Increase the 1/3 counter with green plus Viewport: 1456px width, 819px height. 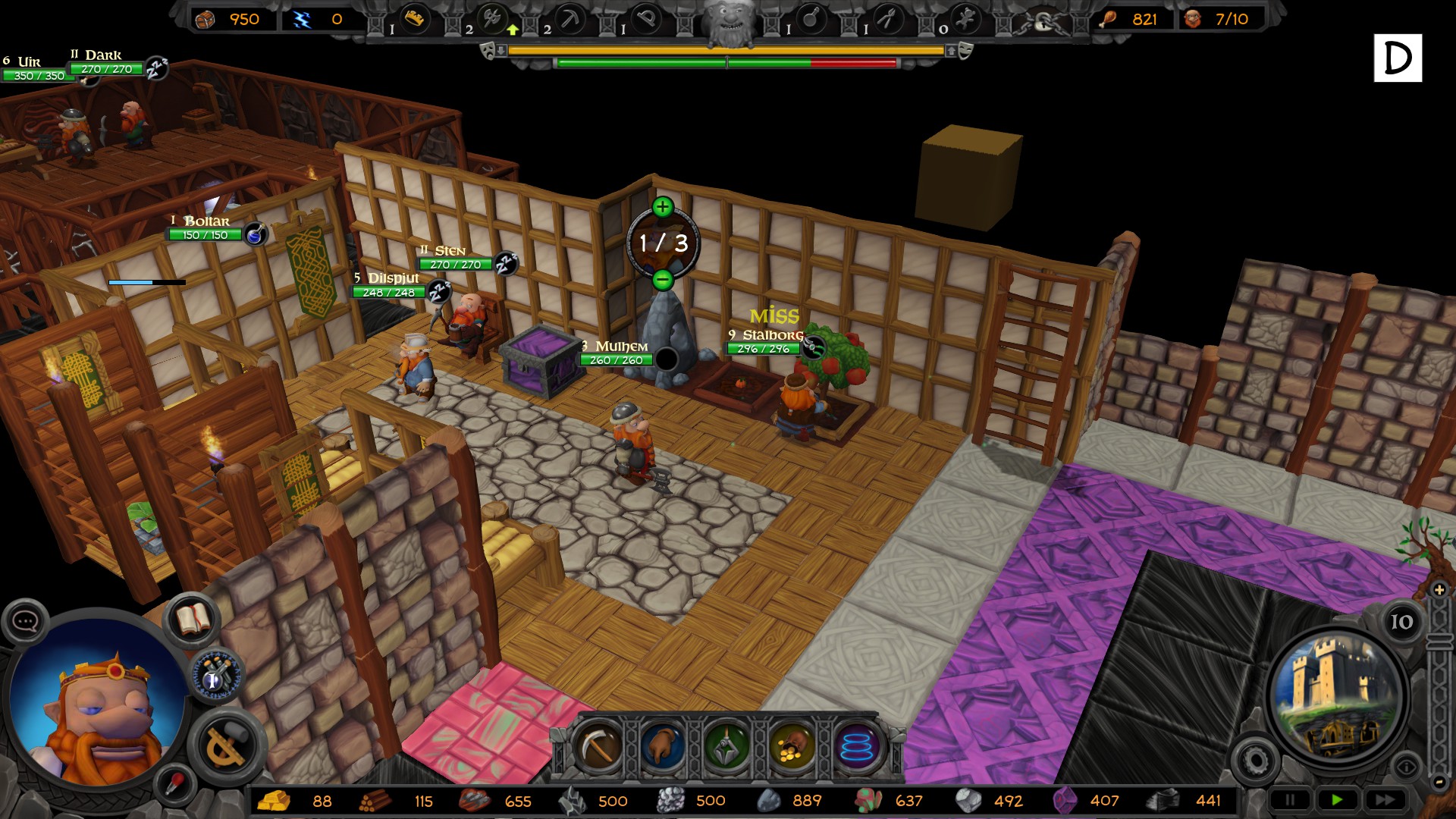click(x=662, y=207)
